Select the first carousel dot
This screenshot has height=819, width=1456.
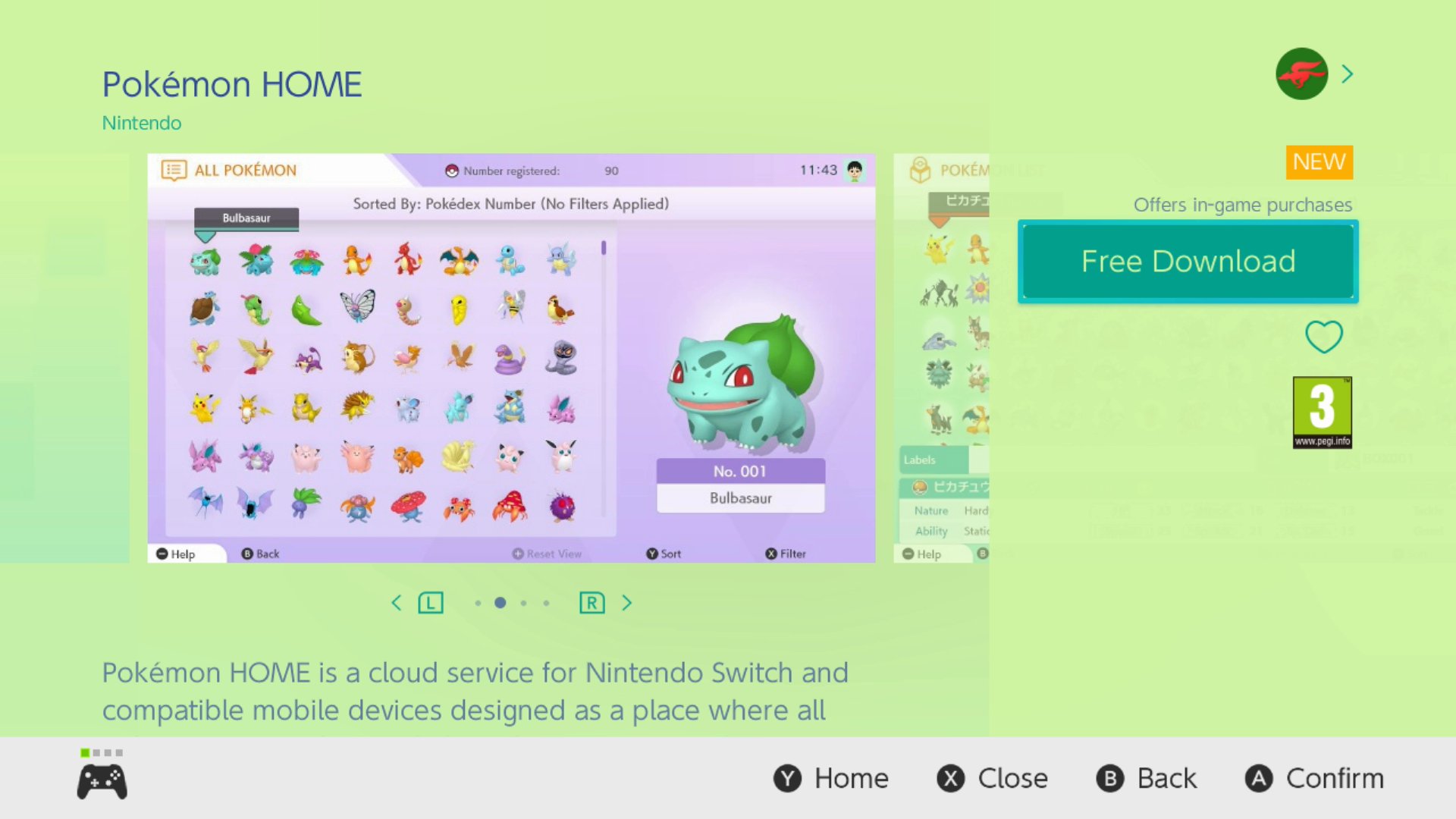click(x=479, y=603)
